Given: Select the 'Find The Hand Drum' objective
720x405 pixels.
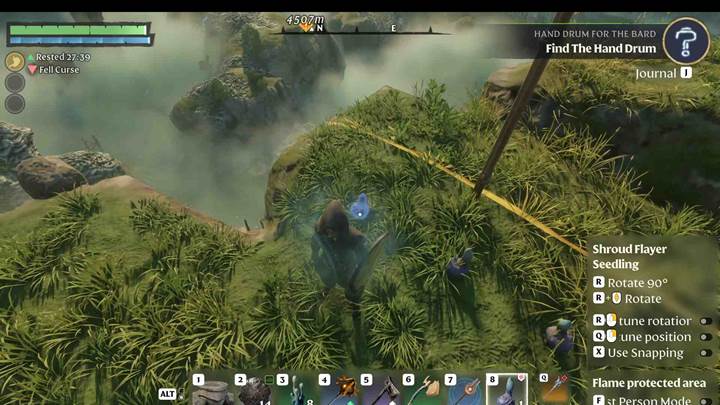Looking at the screenshot, I should click(601, 48).
